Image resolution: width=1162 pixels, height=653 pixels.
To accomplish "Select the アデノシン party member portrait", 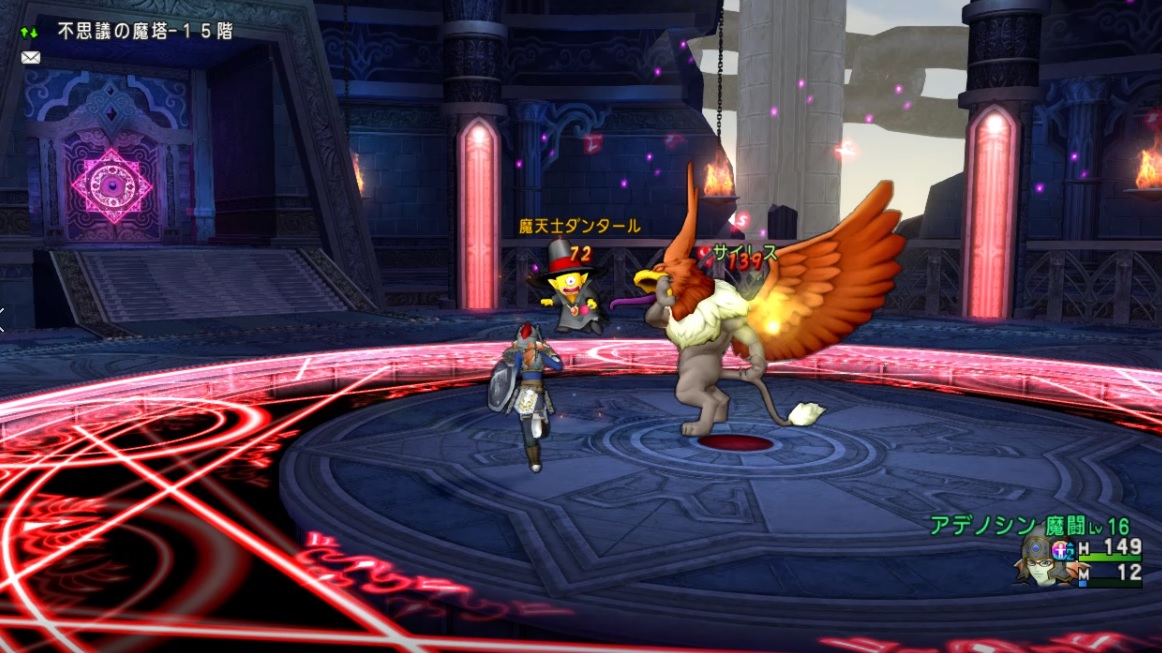I will click(1040, 560).
